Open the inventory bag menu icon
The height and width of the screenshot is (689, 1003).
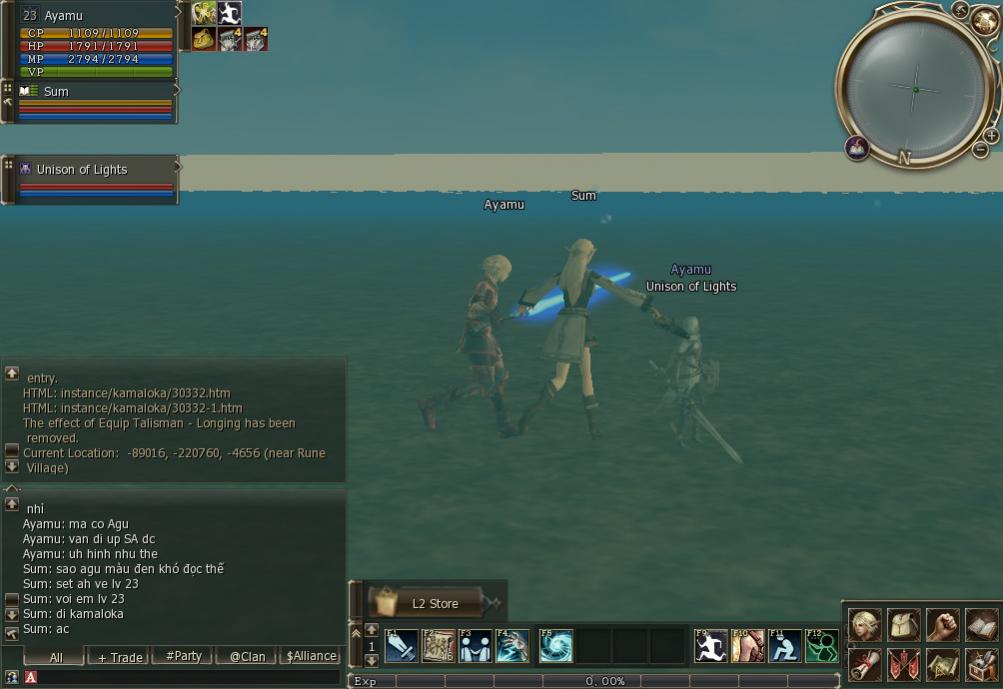pos(904,625)
